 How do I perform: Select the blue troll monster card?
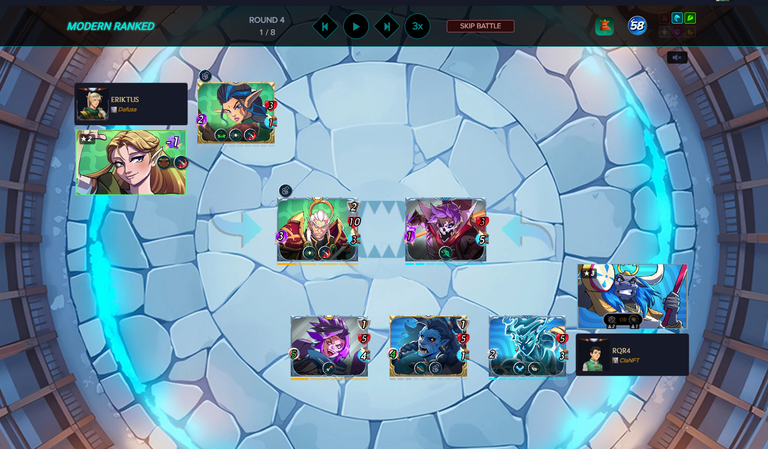click(x=428, y=347)
